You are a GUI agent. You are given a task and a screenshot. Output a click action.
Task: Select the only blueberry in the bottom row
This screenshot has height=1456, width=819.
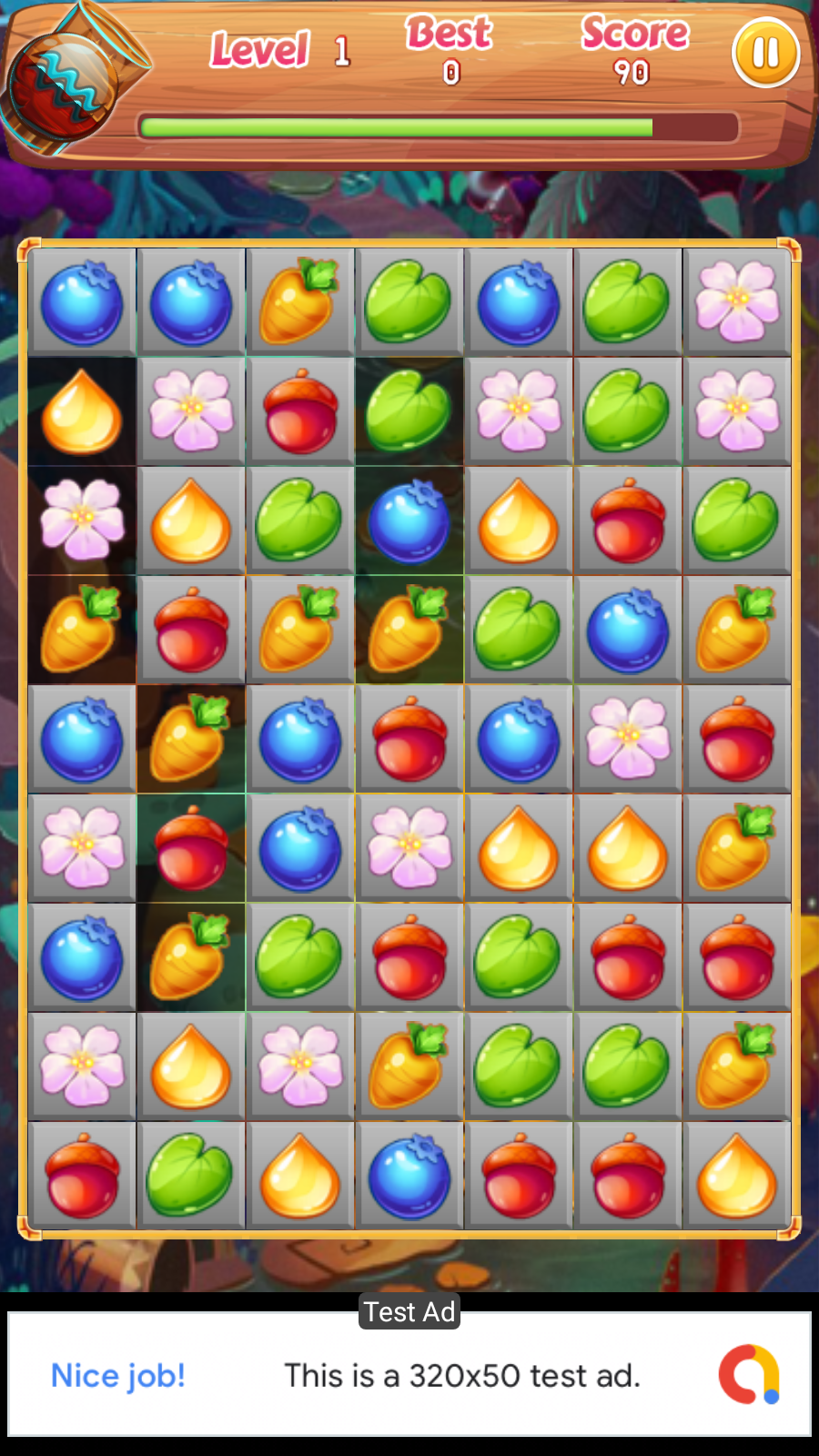point(409,1175)
